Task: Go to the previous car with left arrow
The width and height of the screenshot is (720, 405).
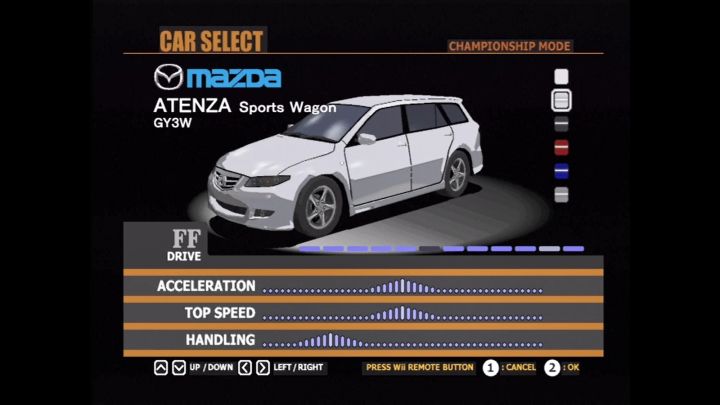Action: click(x=245, y=367)
